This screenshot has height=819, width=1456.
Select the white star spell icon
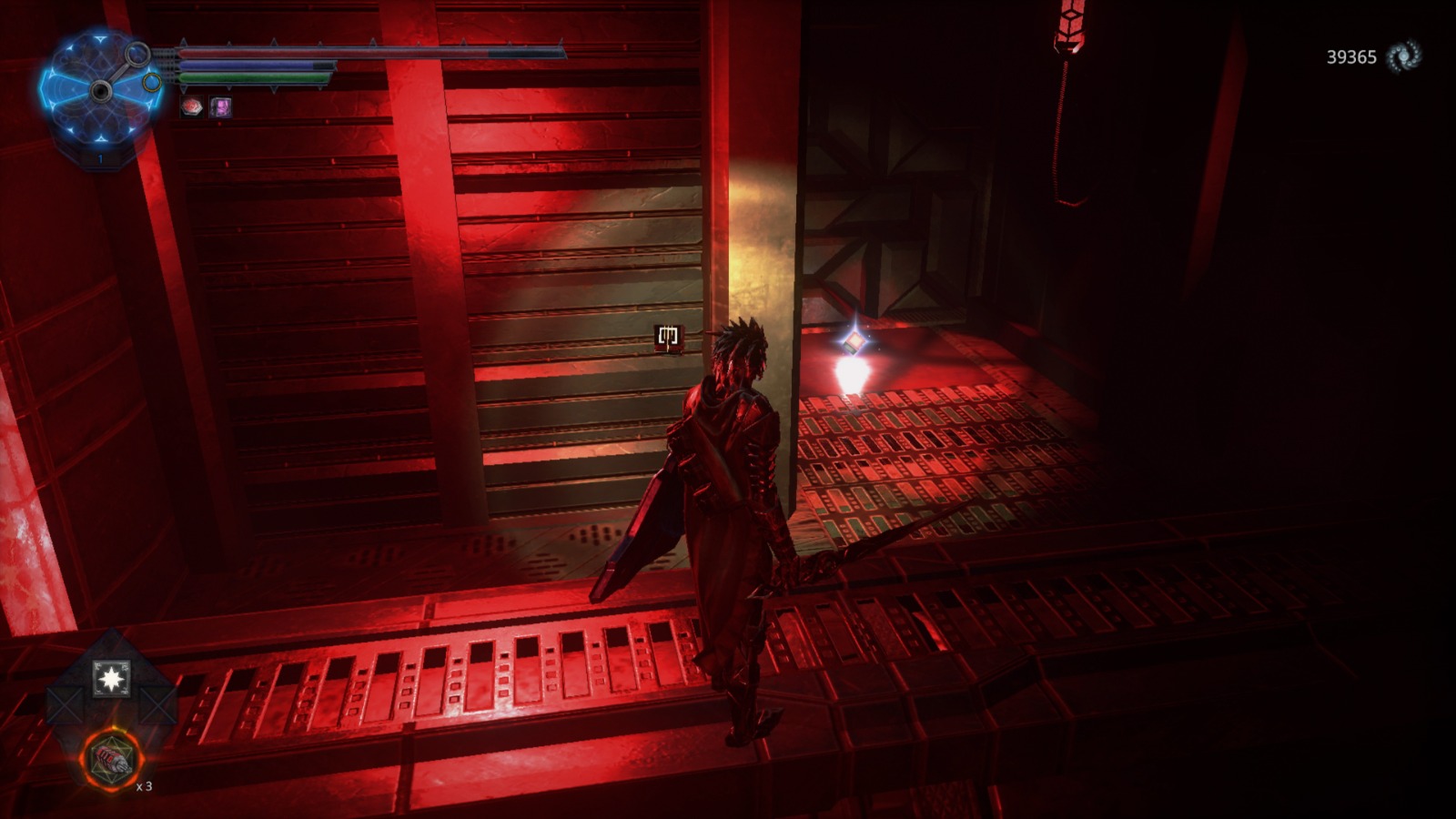111,677
